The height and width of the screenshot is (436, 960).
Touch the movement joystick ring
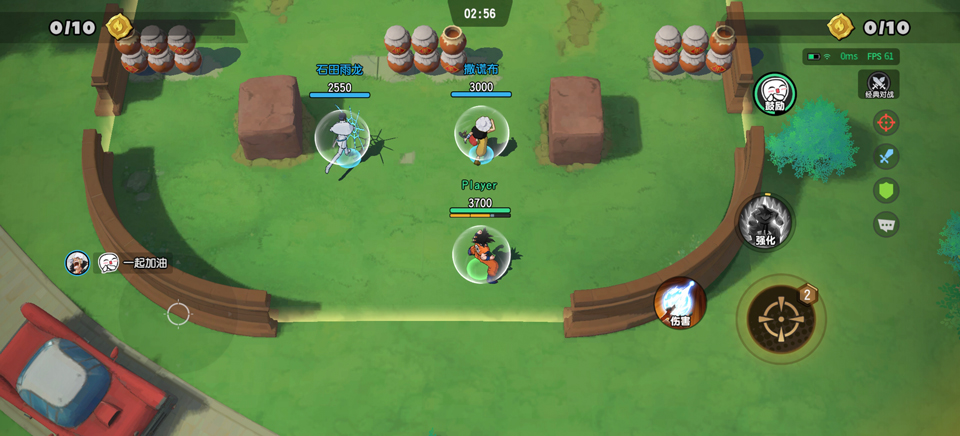tap(178, 314)
